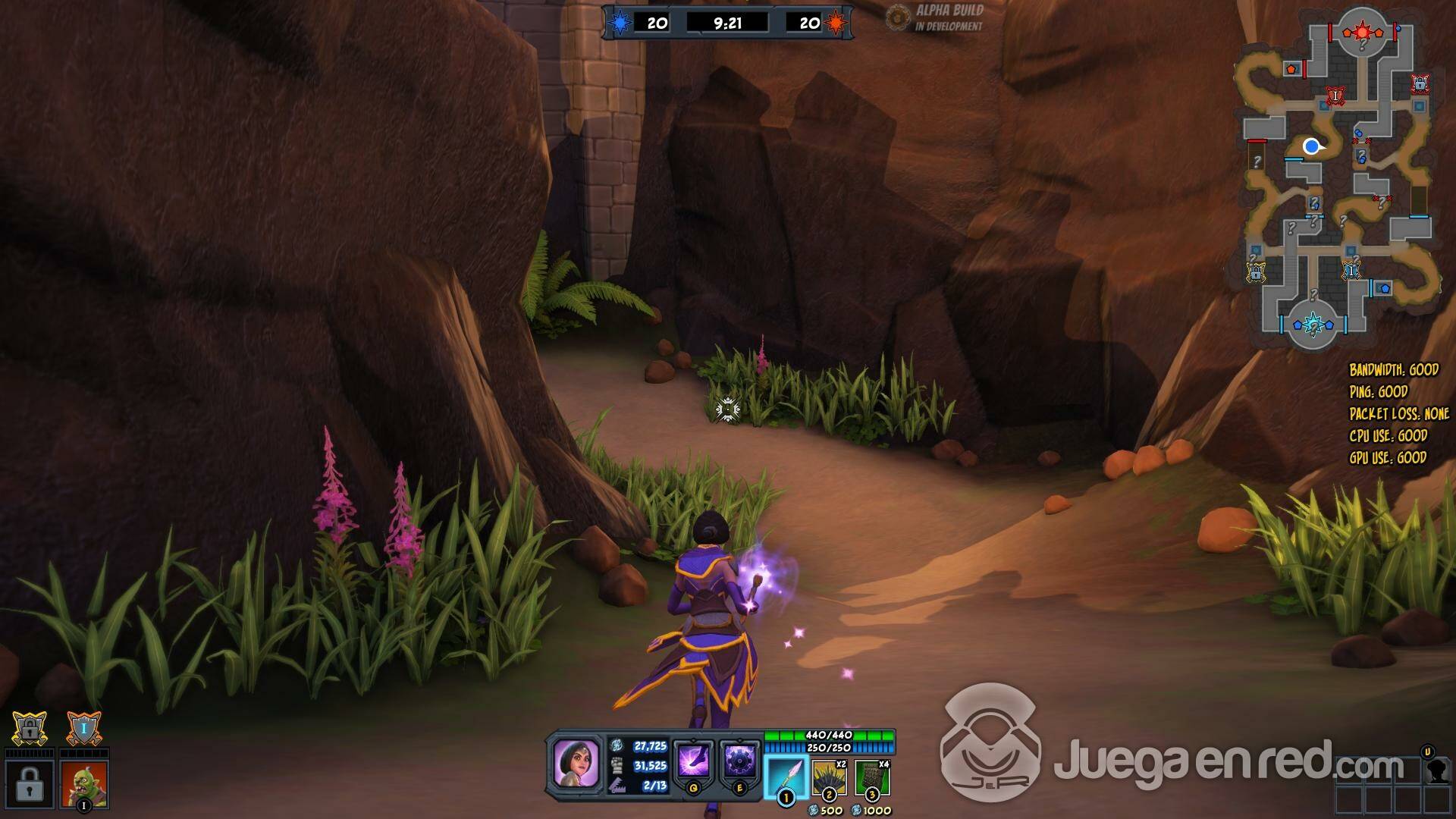
Task: Select the spear weapon in slot 1
Action: [786, 777]
